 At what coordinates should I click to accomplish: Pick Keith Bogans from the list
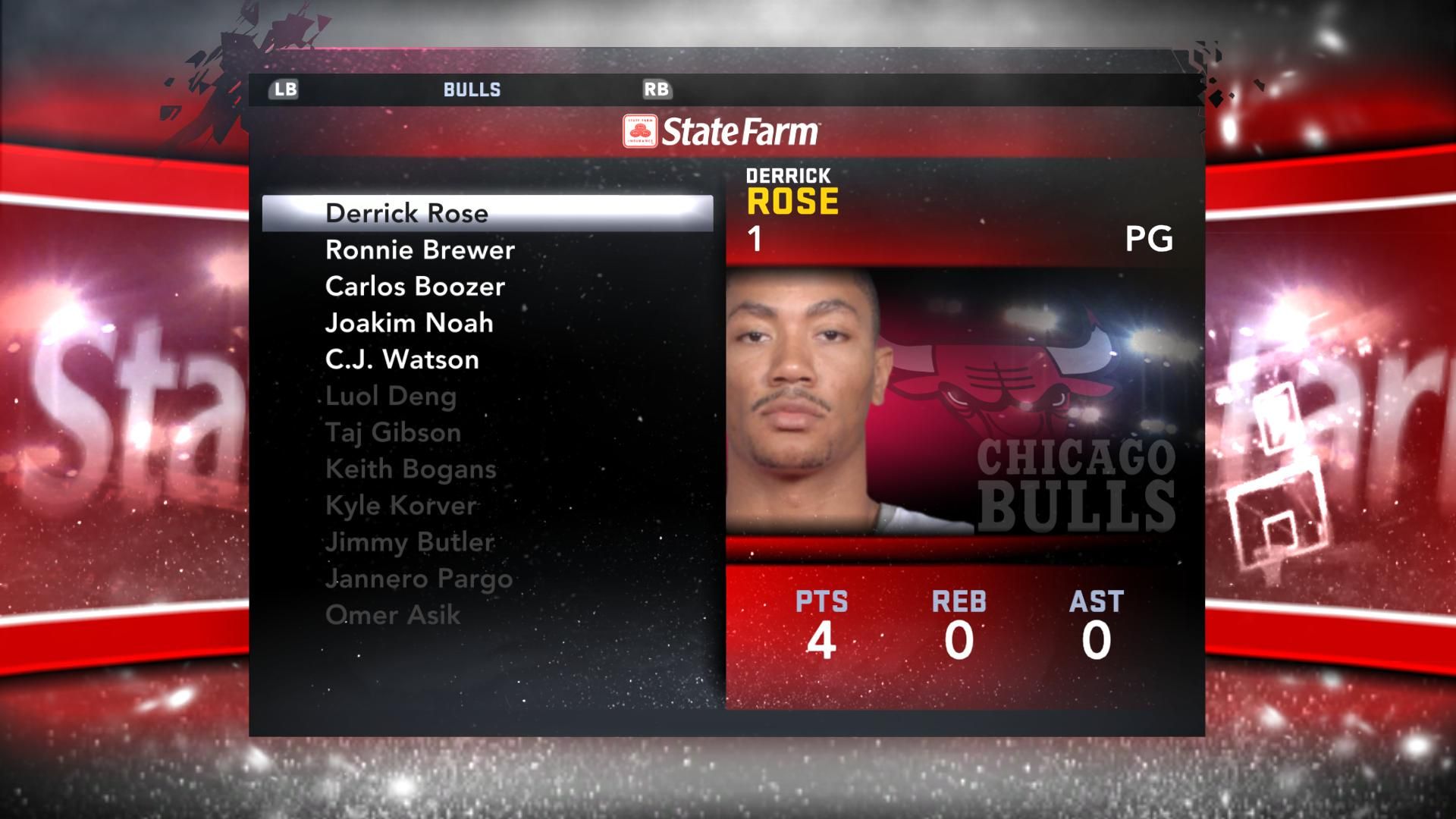tap(410, 469)
